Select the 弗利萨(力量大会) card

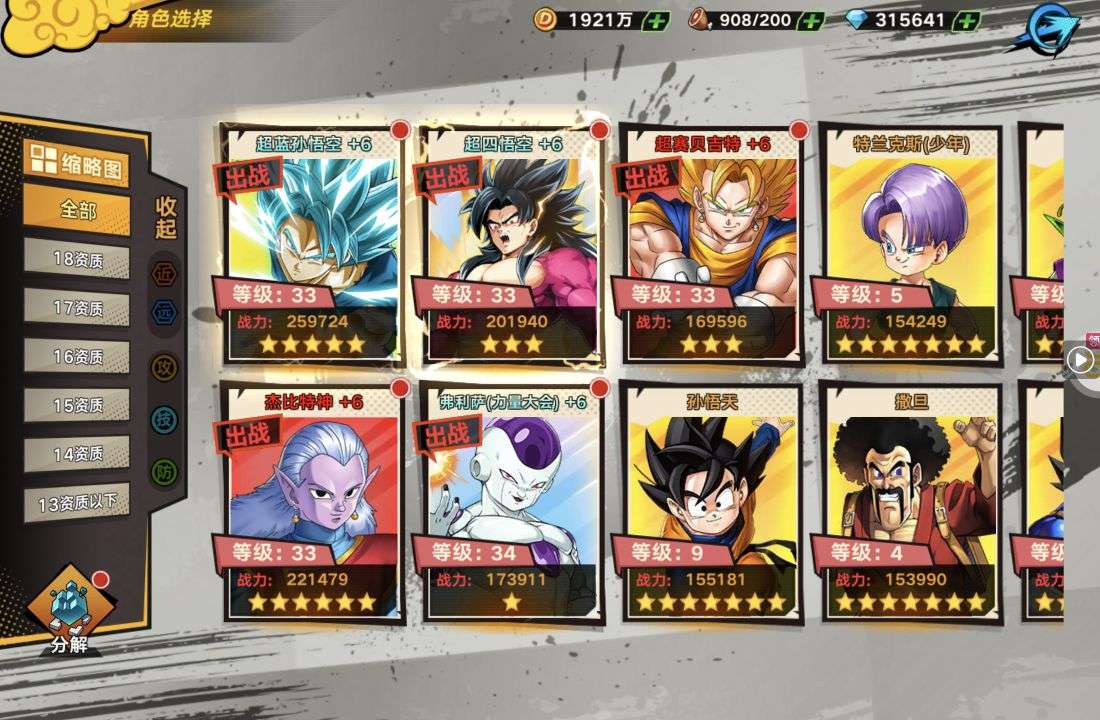(x=511, y=500)
